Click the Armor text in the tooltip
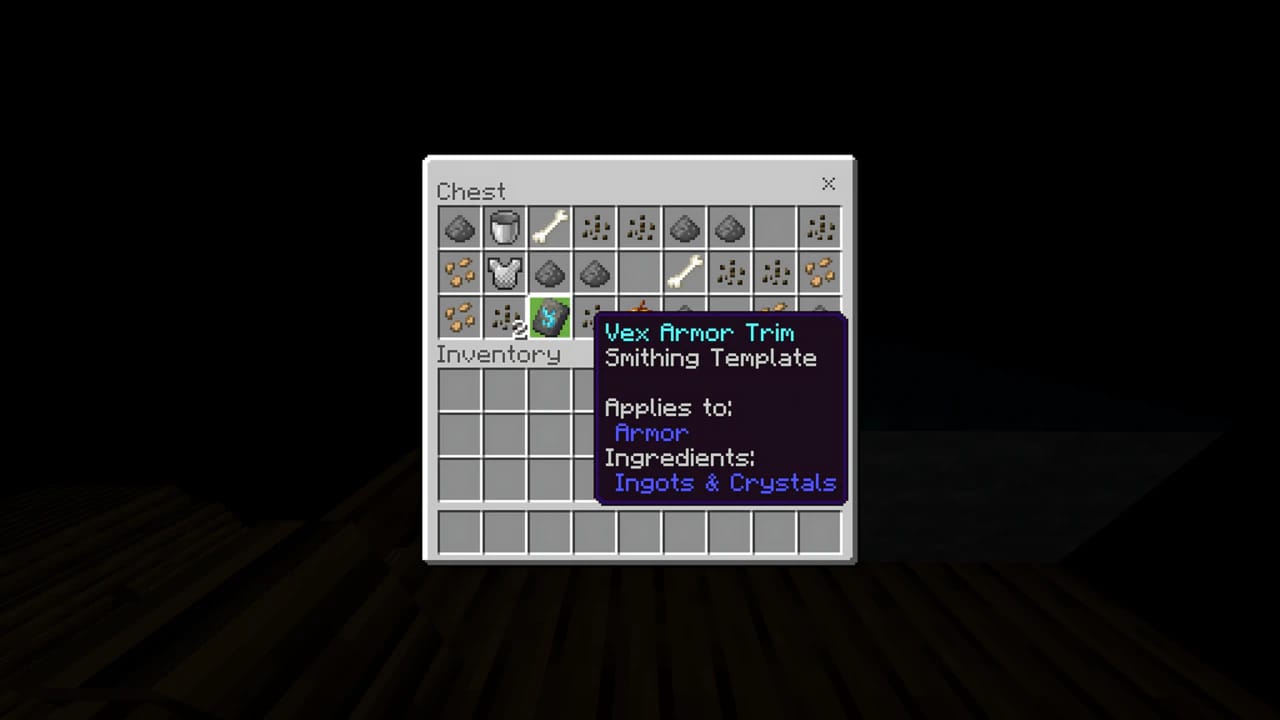 coord(651,433)
